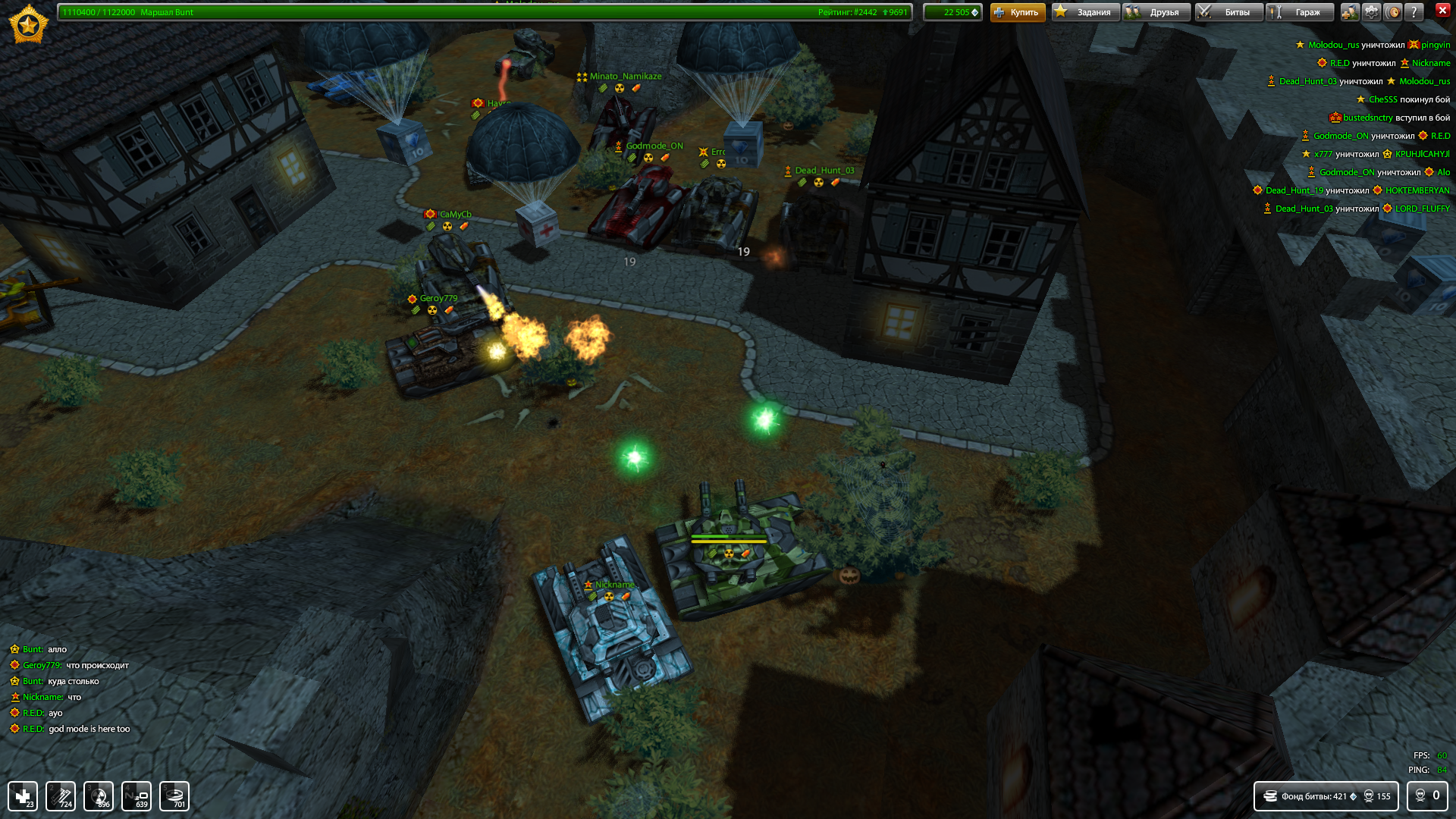Click the 22 505 crystal balance
The width and height of the screenshot is (1456, 819).
pyautogui.click(x=952, y=12)
